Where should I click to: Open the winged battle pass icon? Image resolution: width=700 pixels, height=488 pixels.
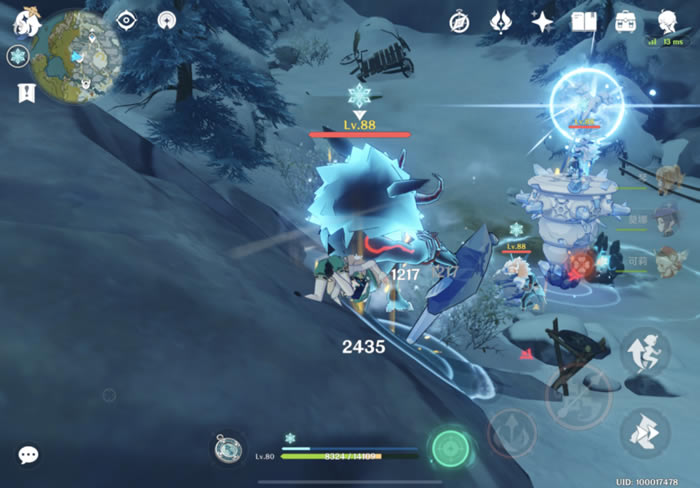[501, 22]
